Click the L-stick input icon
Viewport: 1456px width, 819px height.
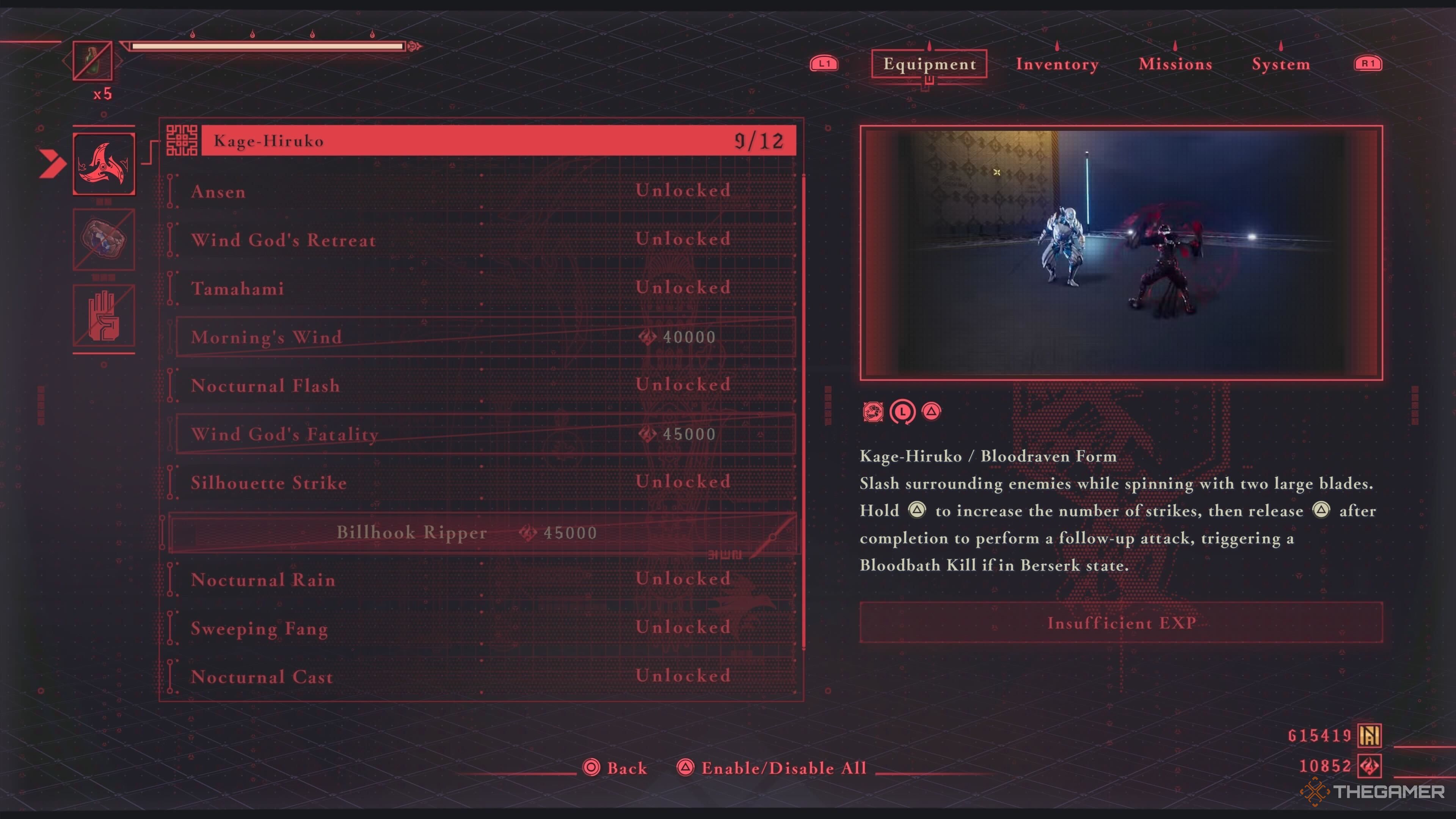point(903,412)
